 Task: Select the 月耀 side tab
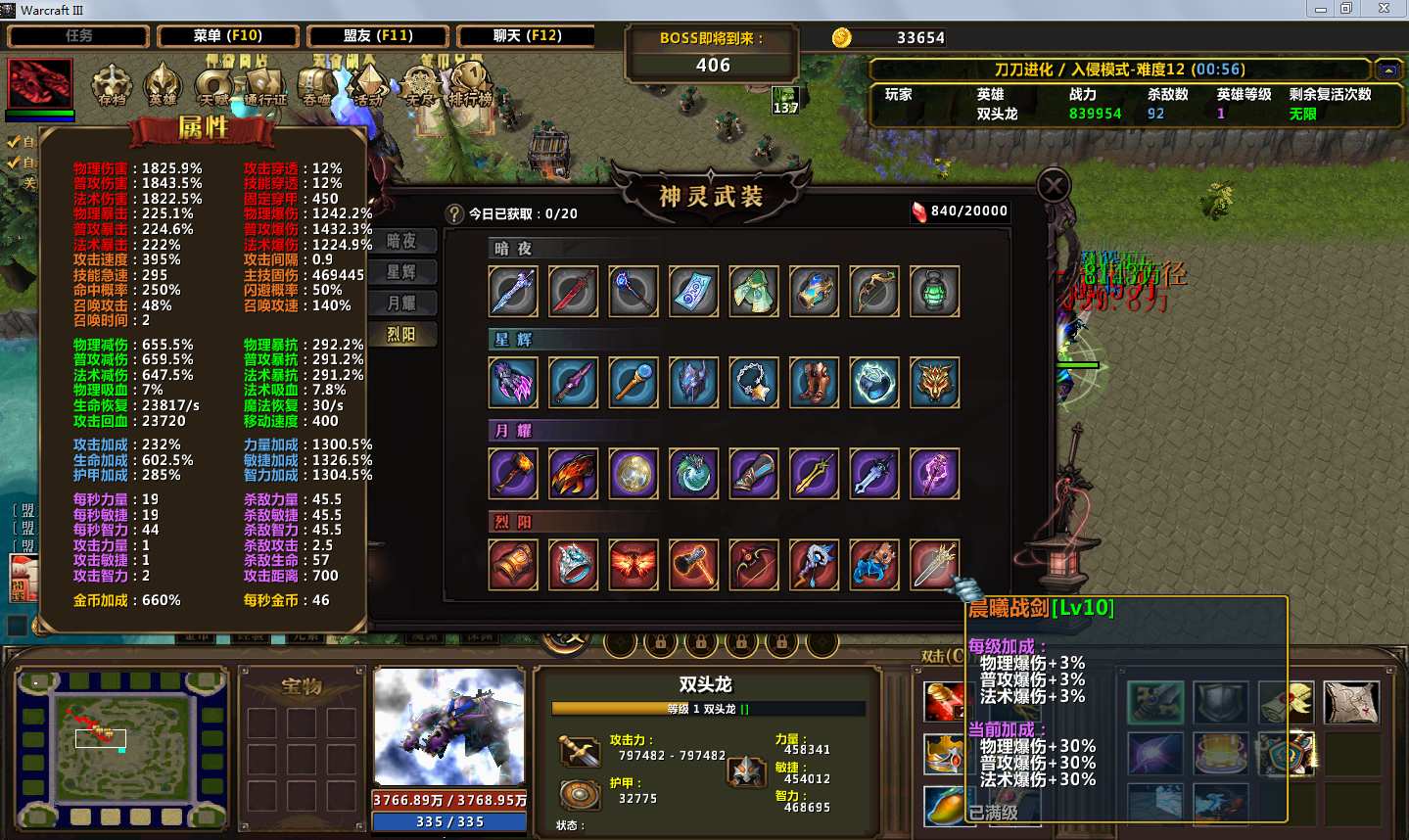[401, 303]
